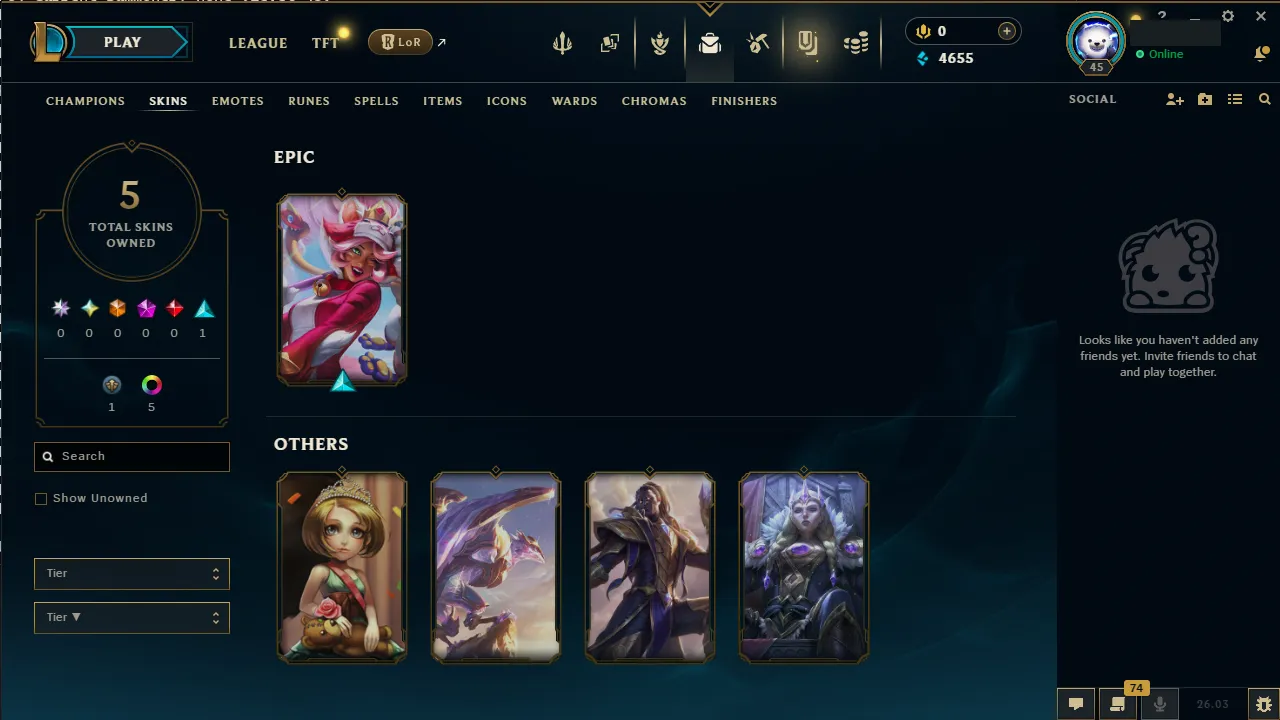Viewport: 1280px width, 720px height.
Task: Open the Store coins icon
Action: [x=857, y=43]
